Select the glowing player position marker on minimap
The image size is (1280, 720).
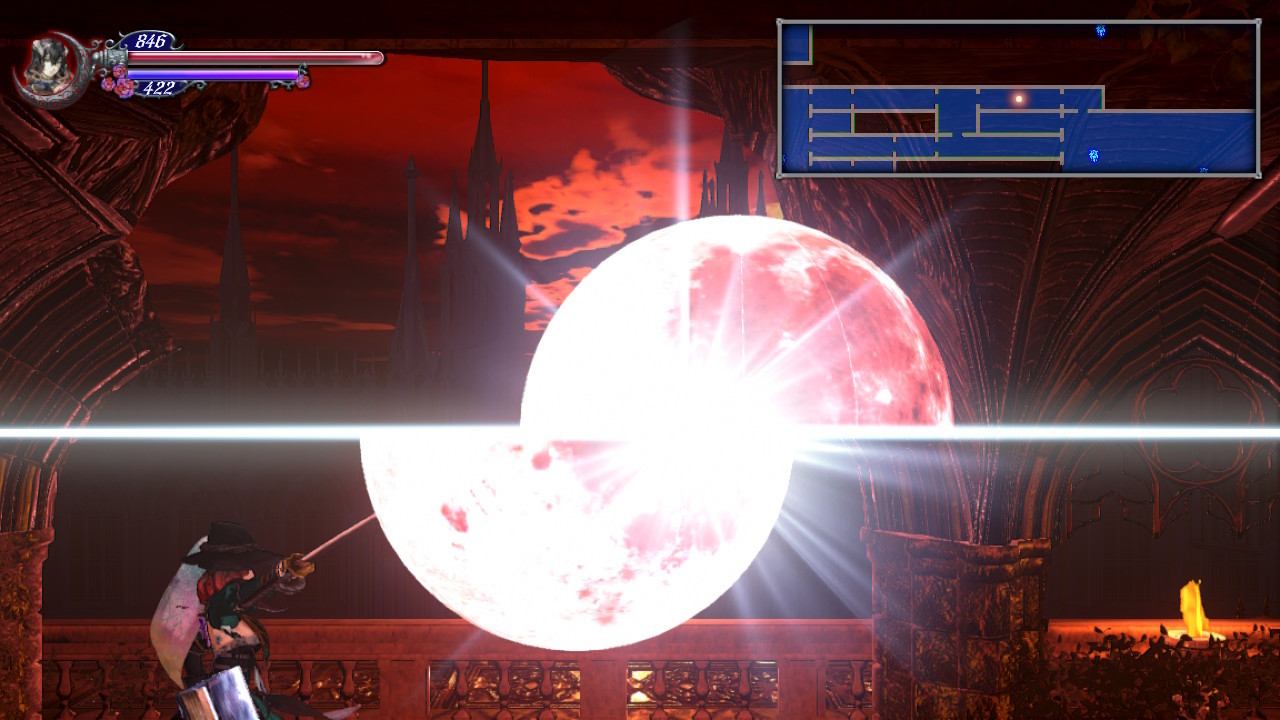click(1019, 98)
